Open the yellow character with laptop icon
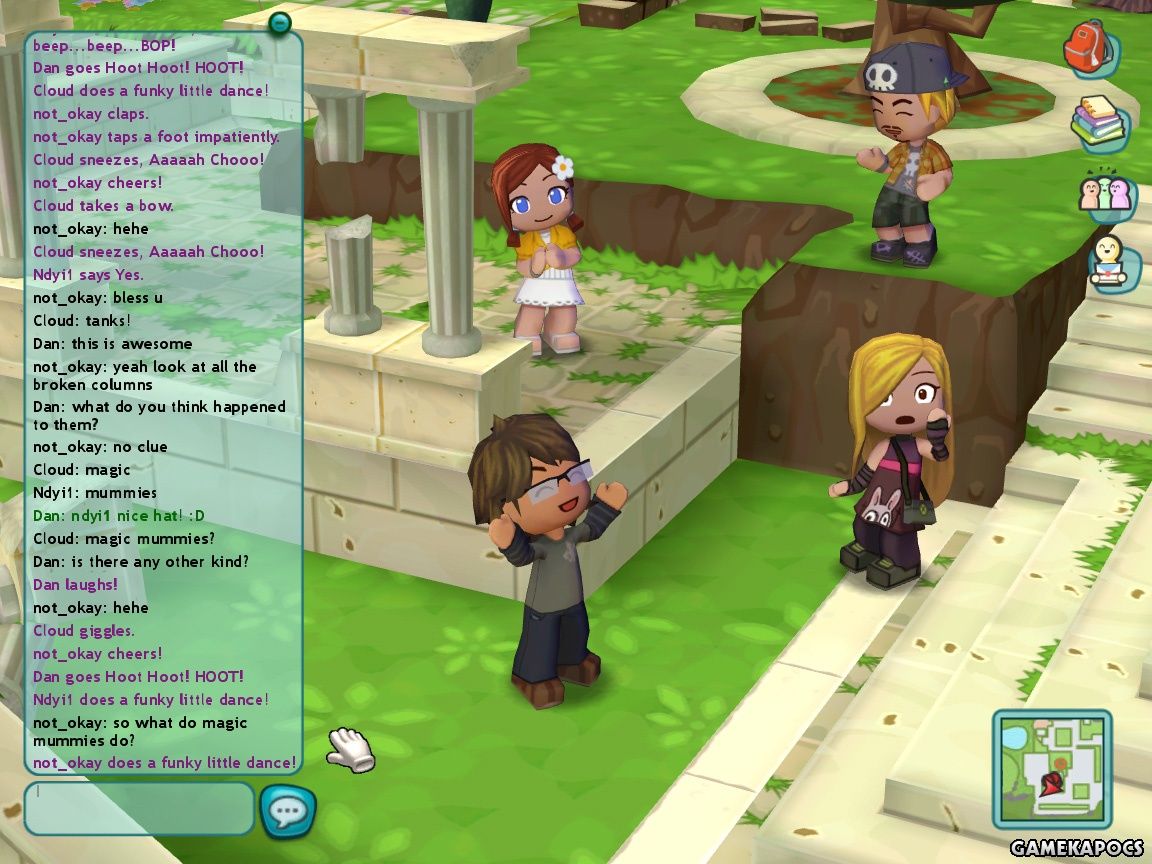Viewport: 1152px width, 864px height. pos(1112,264)
